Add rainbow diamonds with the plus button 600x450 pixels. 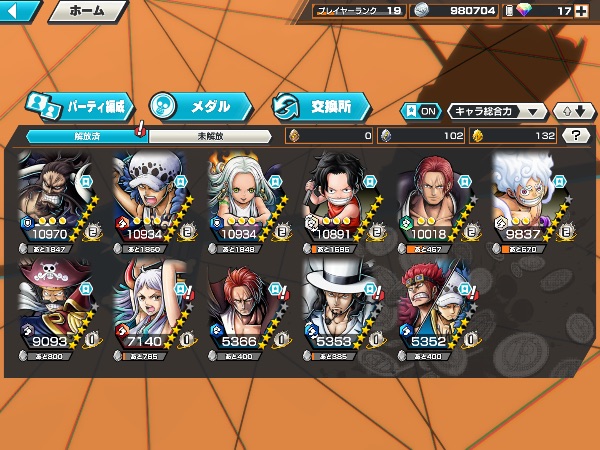[x=592, y=11]
